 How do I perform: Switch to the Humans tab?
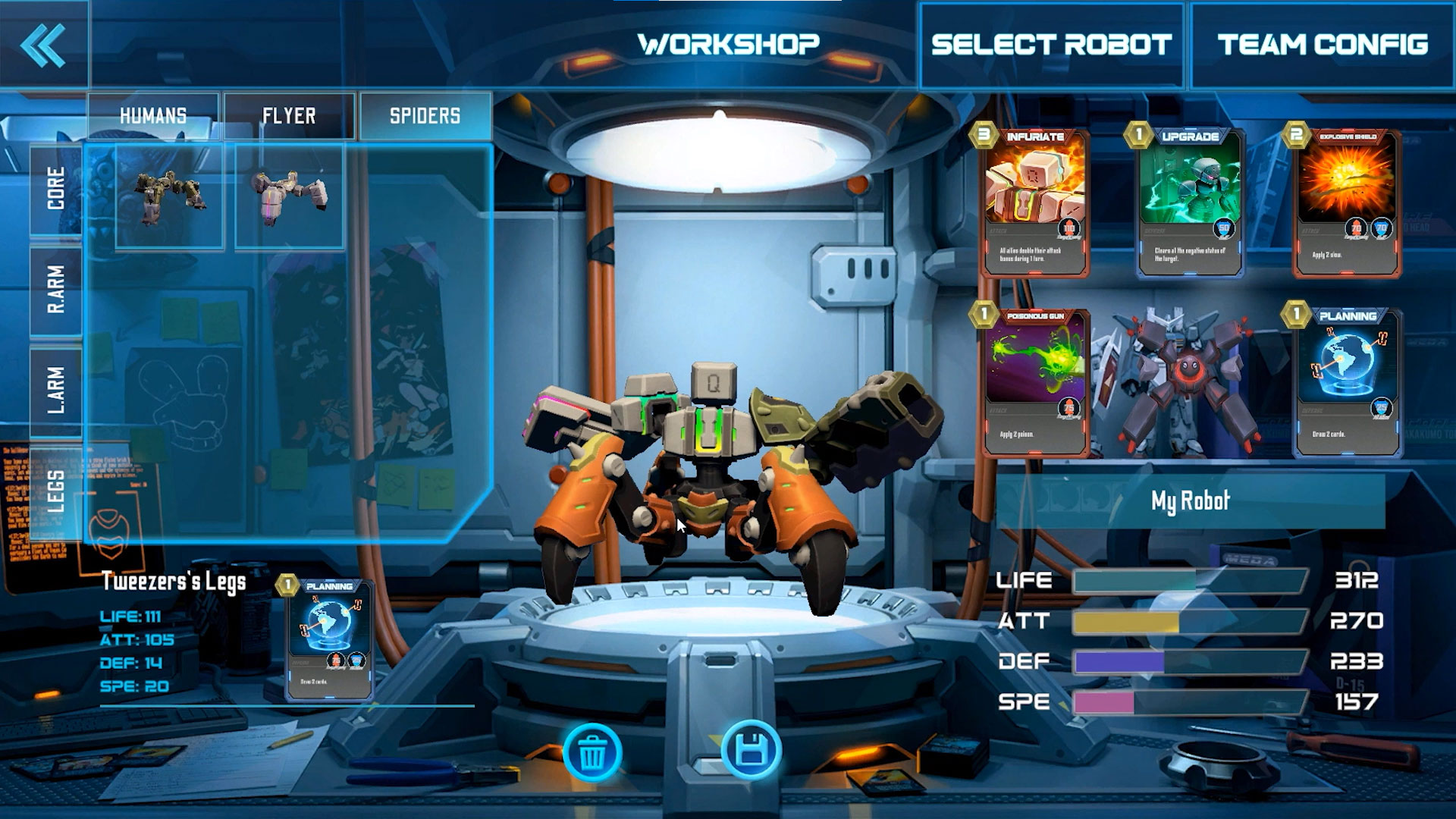pos(153,116)
